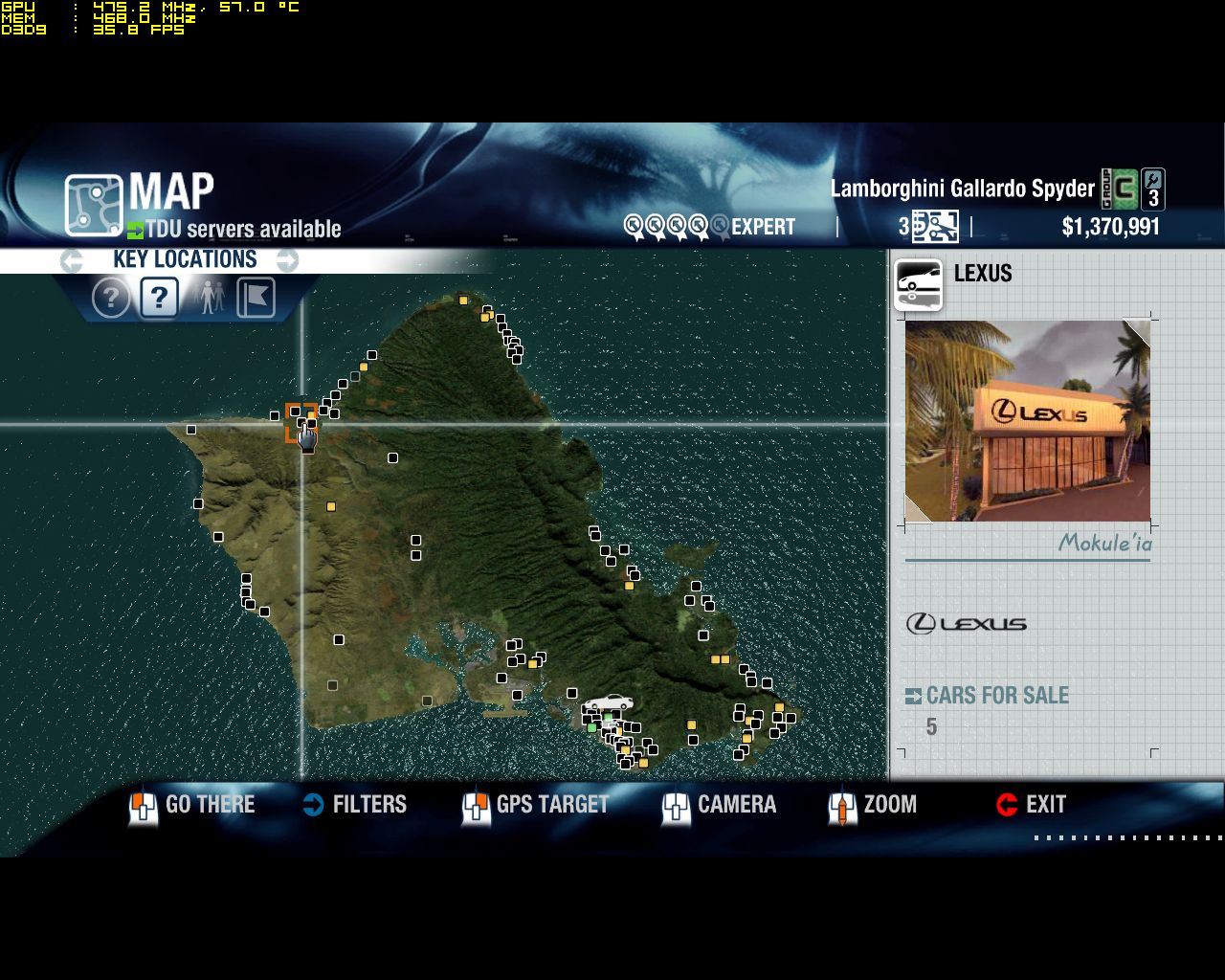Image resolution: width=1225 pixels, height=980 pixels.
Task: Choose GO THERE in the bottom bar
Action: 193,805
